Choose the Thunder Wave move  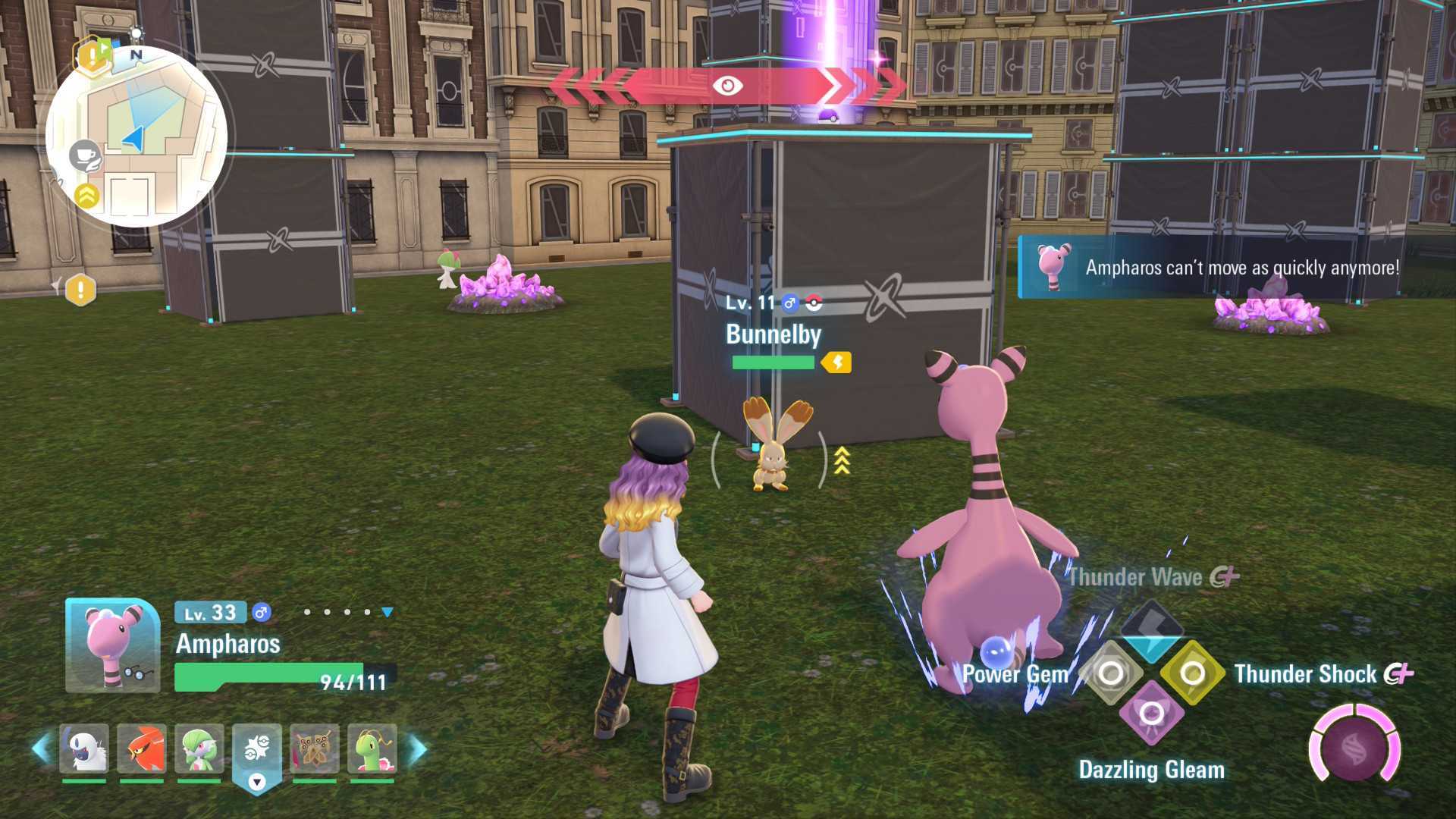1151,629
